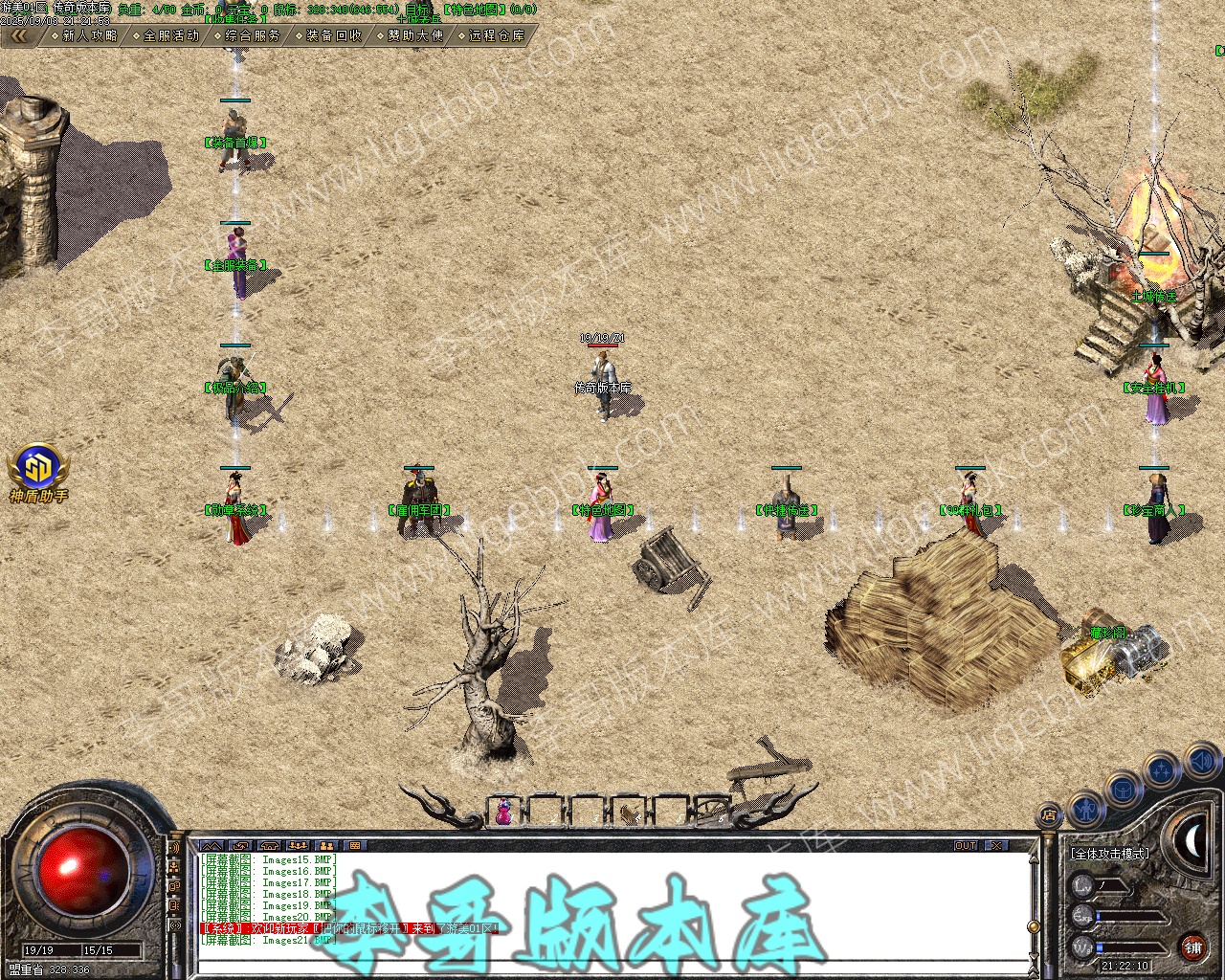Open the character equipment round button
This screenshot has width=1225, height=980.
coord(1084,809)
